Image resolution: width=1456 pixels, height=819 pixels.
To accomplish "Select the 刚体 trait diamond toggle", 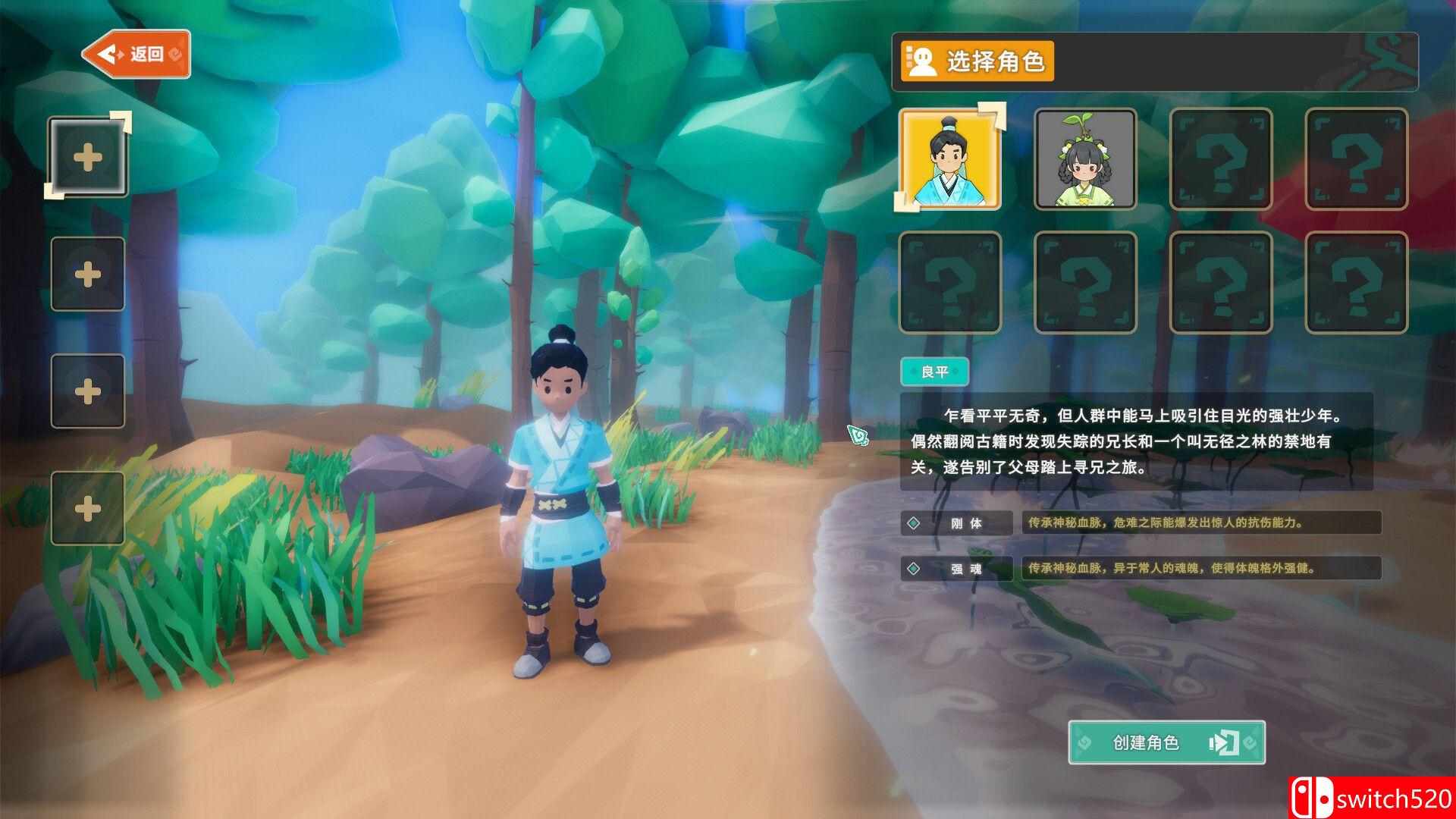I will (913, 522).
